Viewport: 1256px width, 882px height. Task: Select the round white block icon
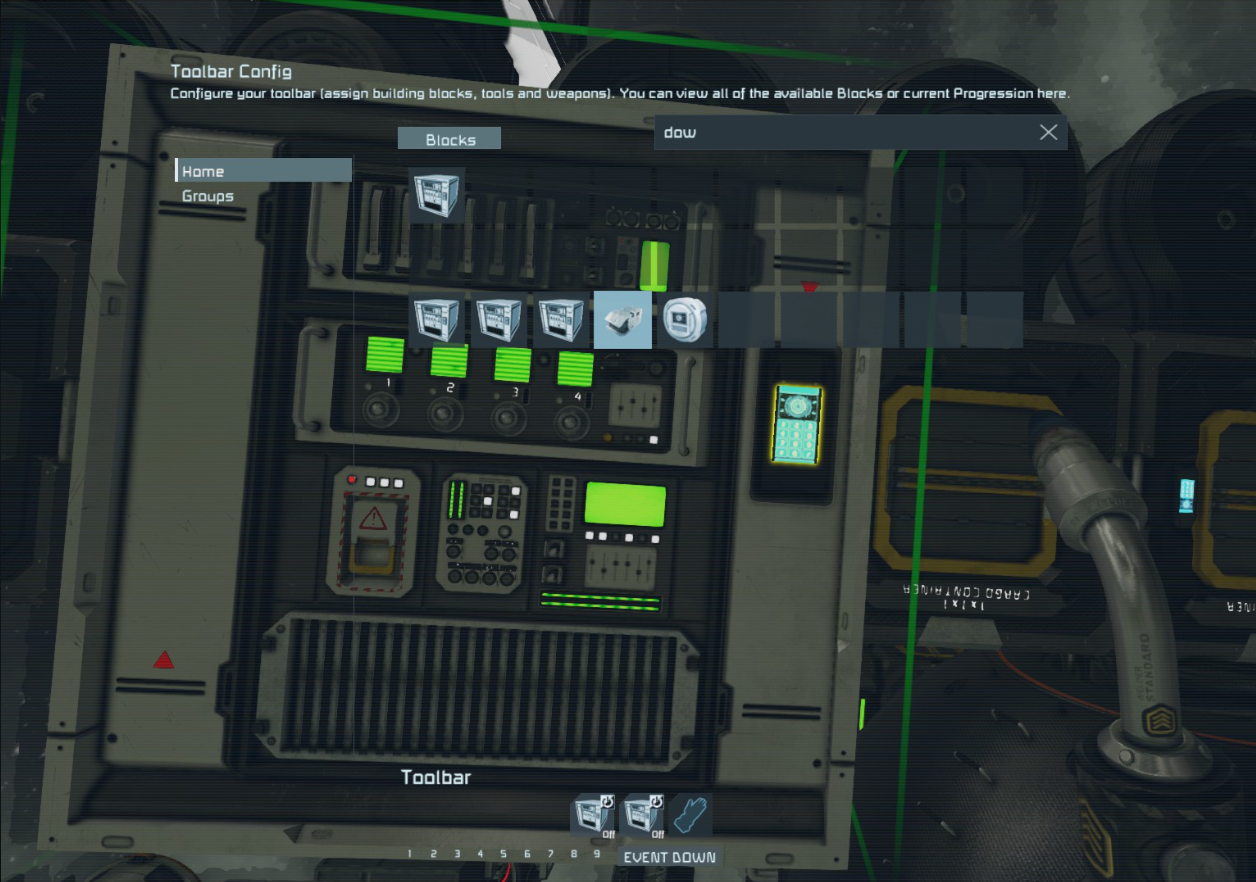[x=685, y=320]
